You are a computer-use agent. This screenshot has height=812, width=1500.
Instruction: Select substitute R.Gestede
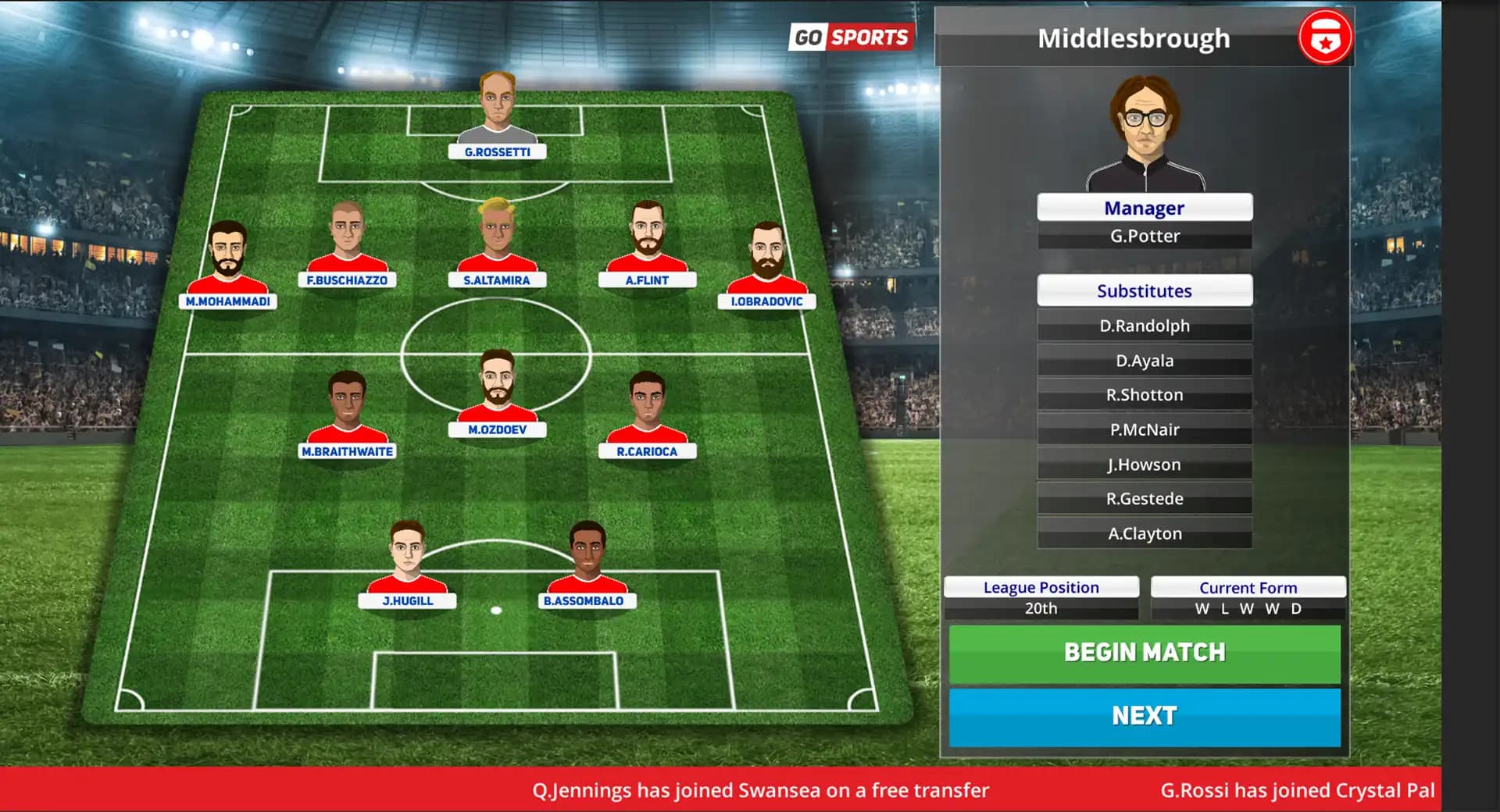pos(1144,498)
